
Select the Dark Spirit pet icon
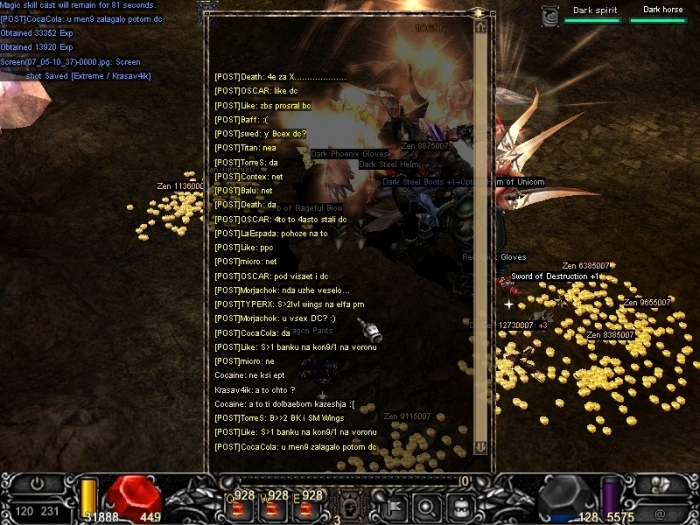pyautogui.click(x=551, y=14)
